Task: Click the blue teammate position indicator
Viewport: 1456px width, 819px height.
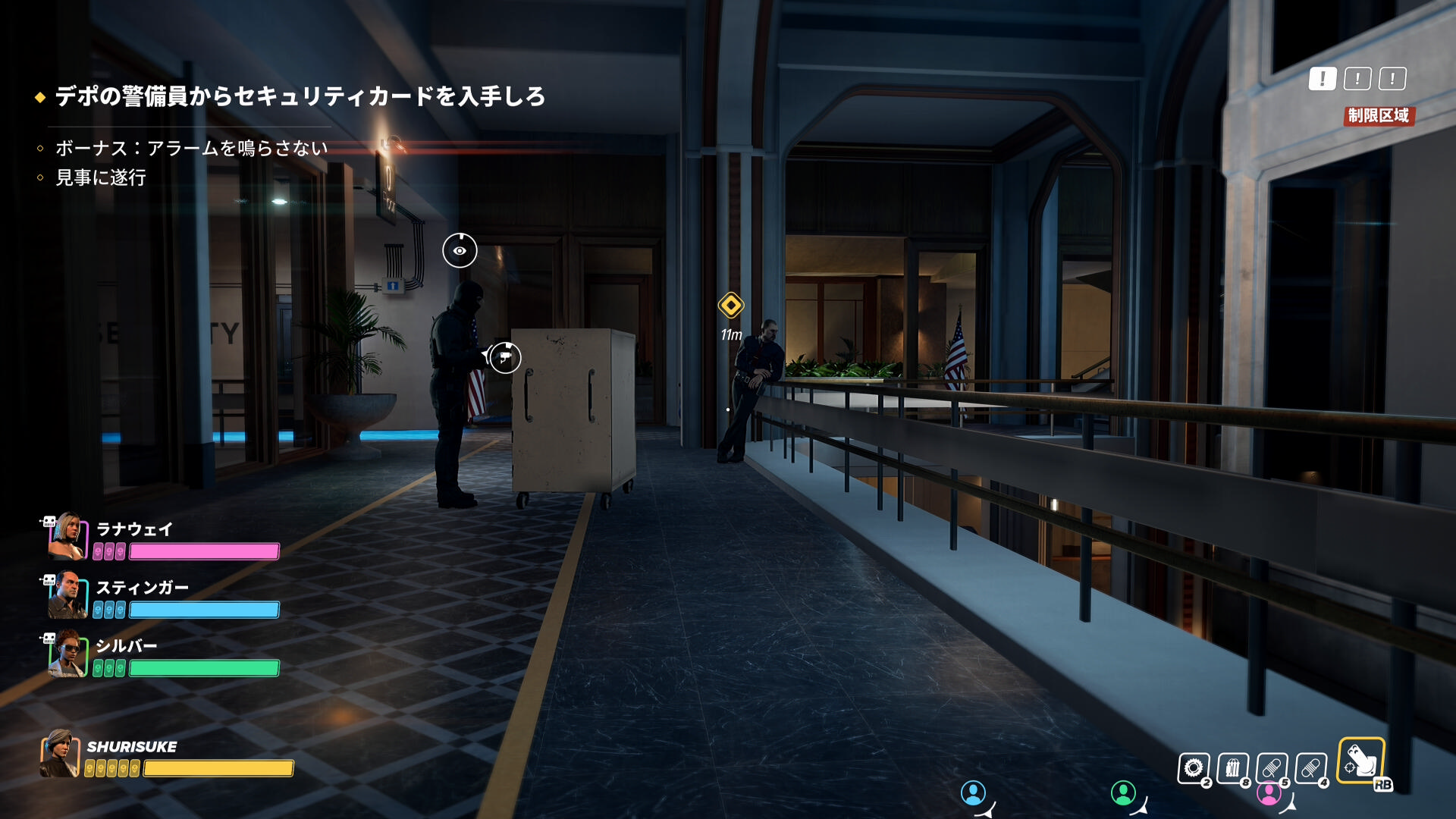Action: point(973,793)
